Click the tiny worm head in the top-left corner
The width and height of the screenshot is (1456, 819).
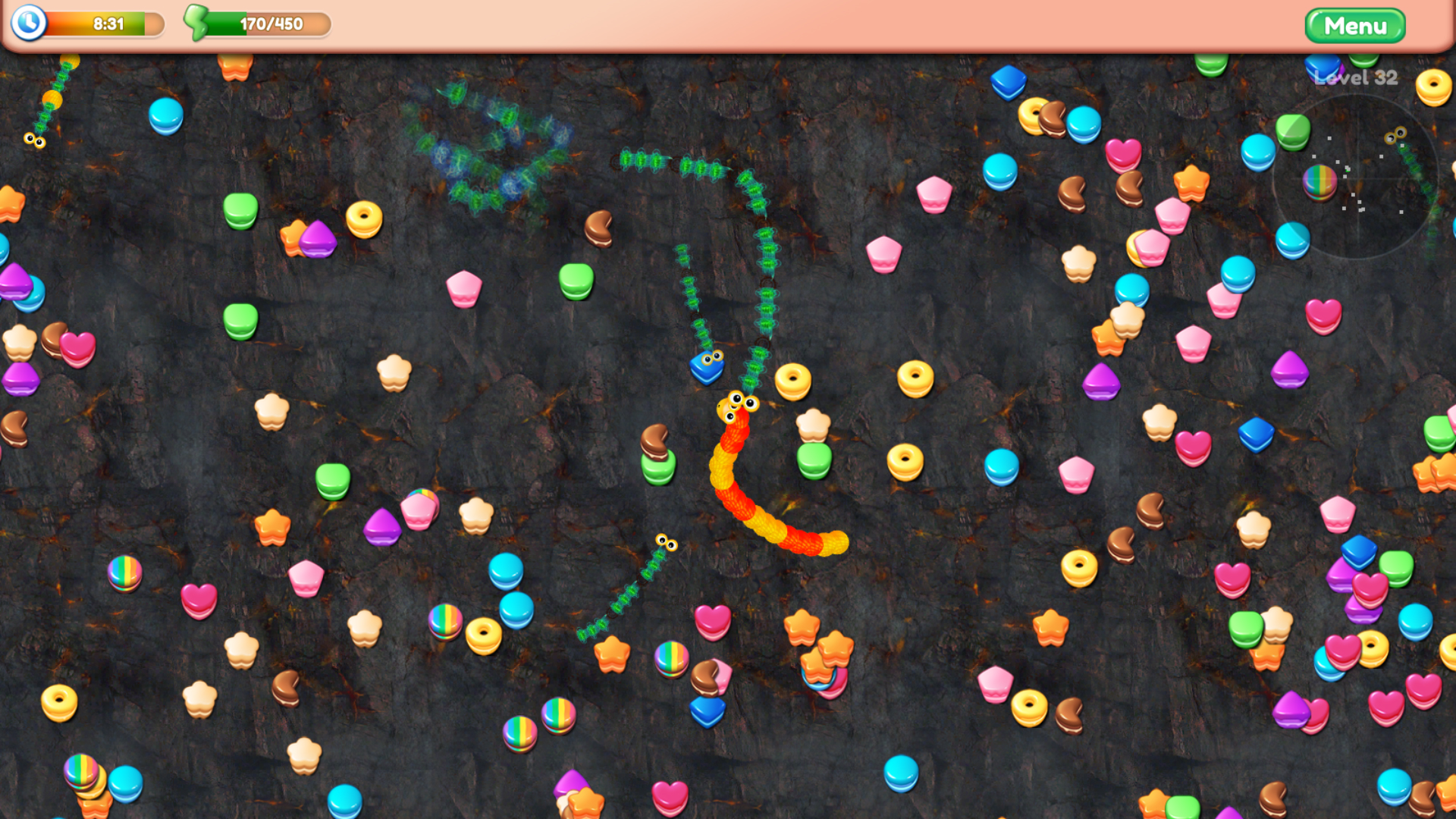pos(33,141)
